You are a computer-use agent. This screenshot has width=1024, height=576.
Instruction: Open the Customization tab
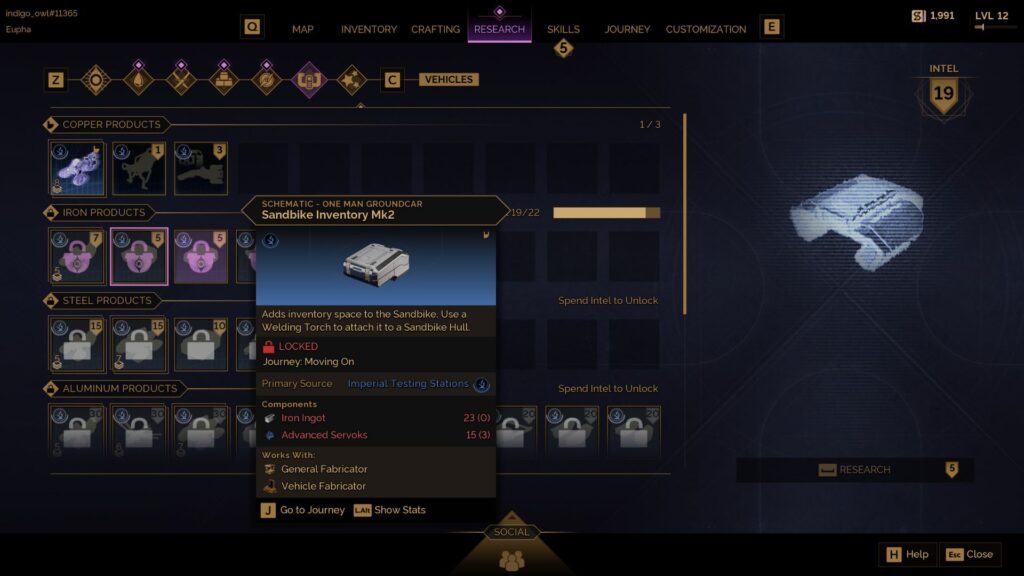(706, 29)
